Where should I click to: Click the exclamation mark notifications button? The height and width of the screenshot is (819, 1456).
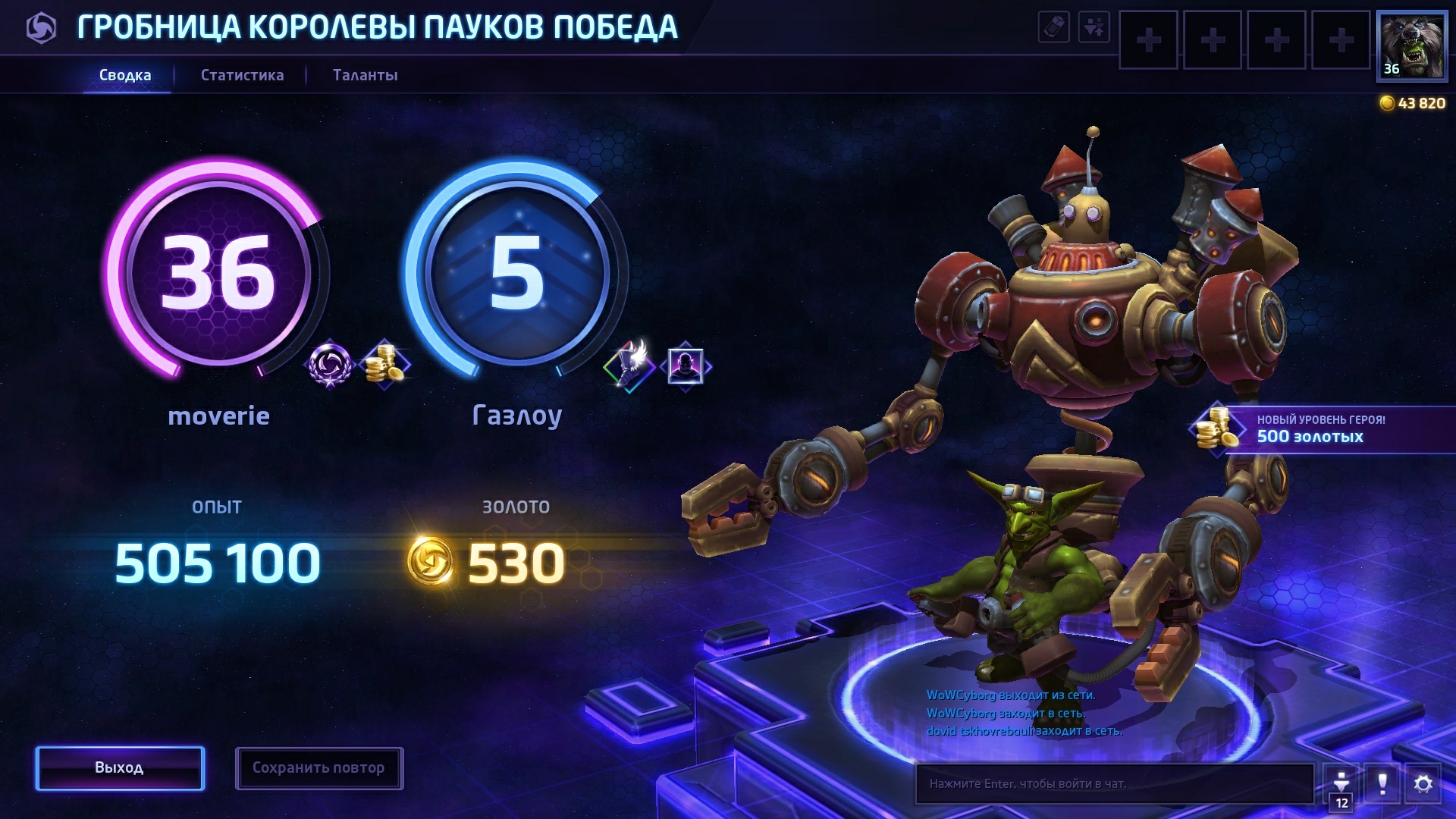coord(1382,783)
